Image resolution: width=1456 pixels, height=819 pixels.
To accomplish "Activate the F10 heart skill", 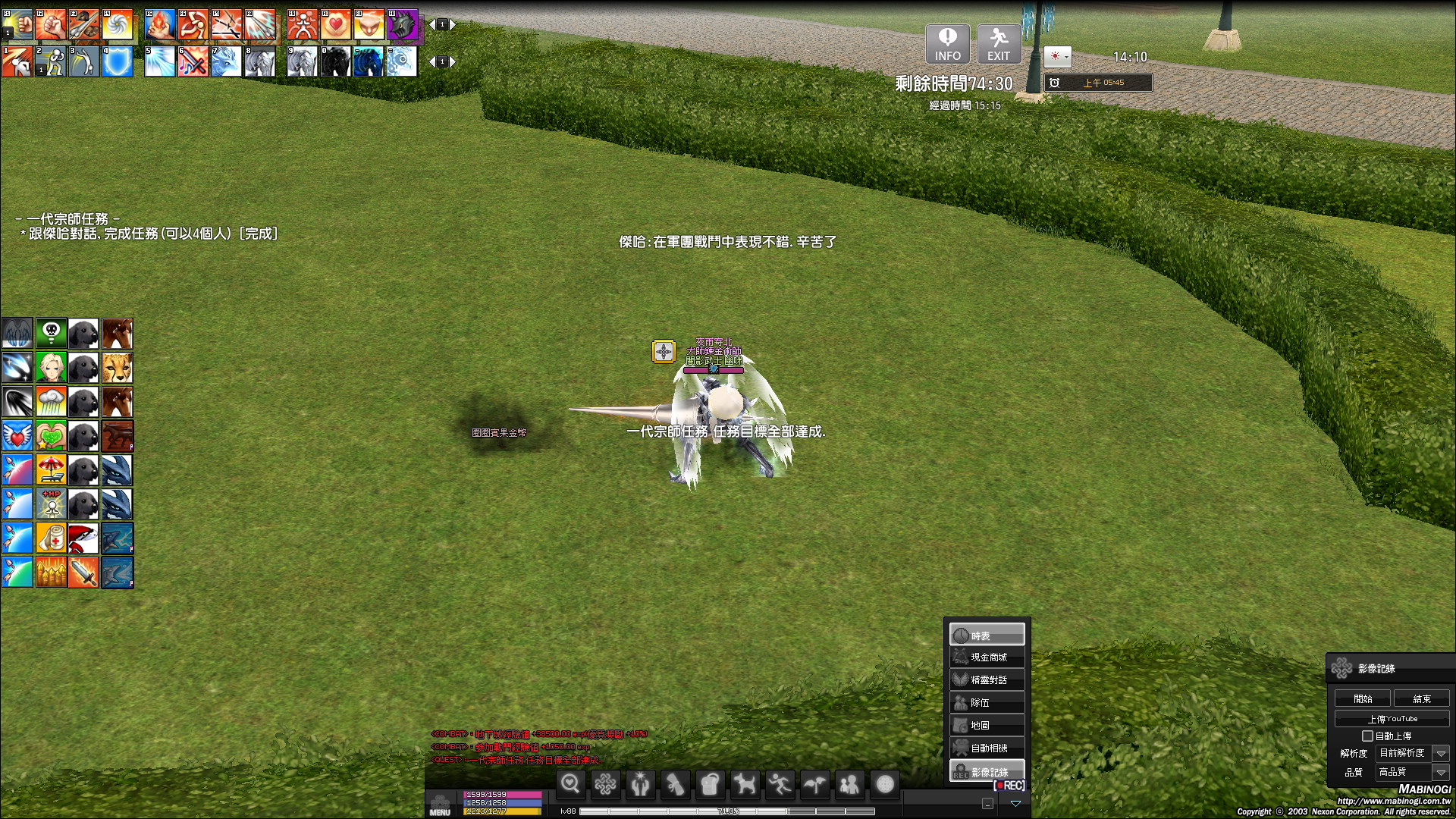I will coord(336,25).
